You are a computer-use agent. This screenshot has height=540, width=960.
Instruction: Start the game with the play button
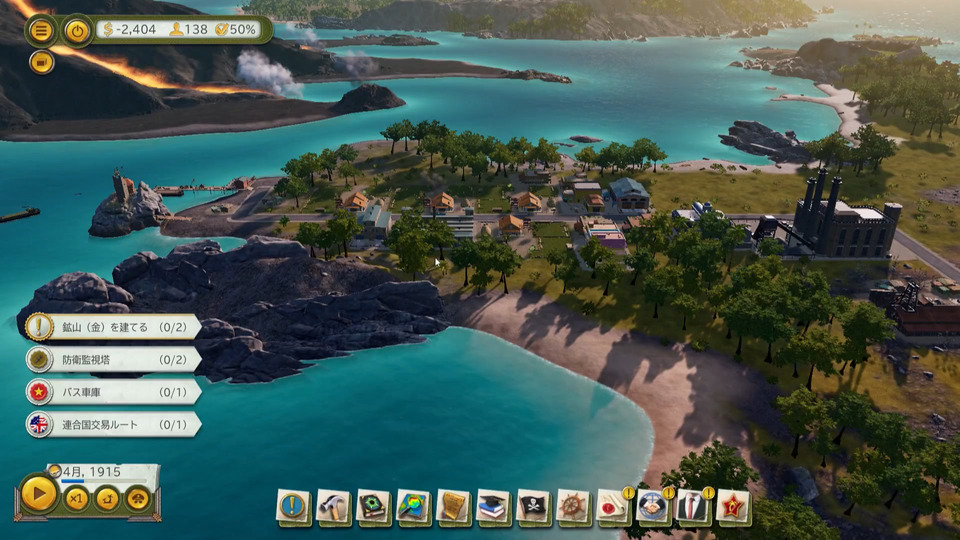39,494
